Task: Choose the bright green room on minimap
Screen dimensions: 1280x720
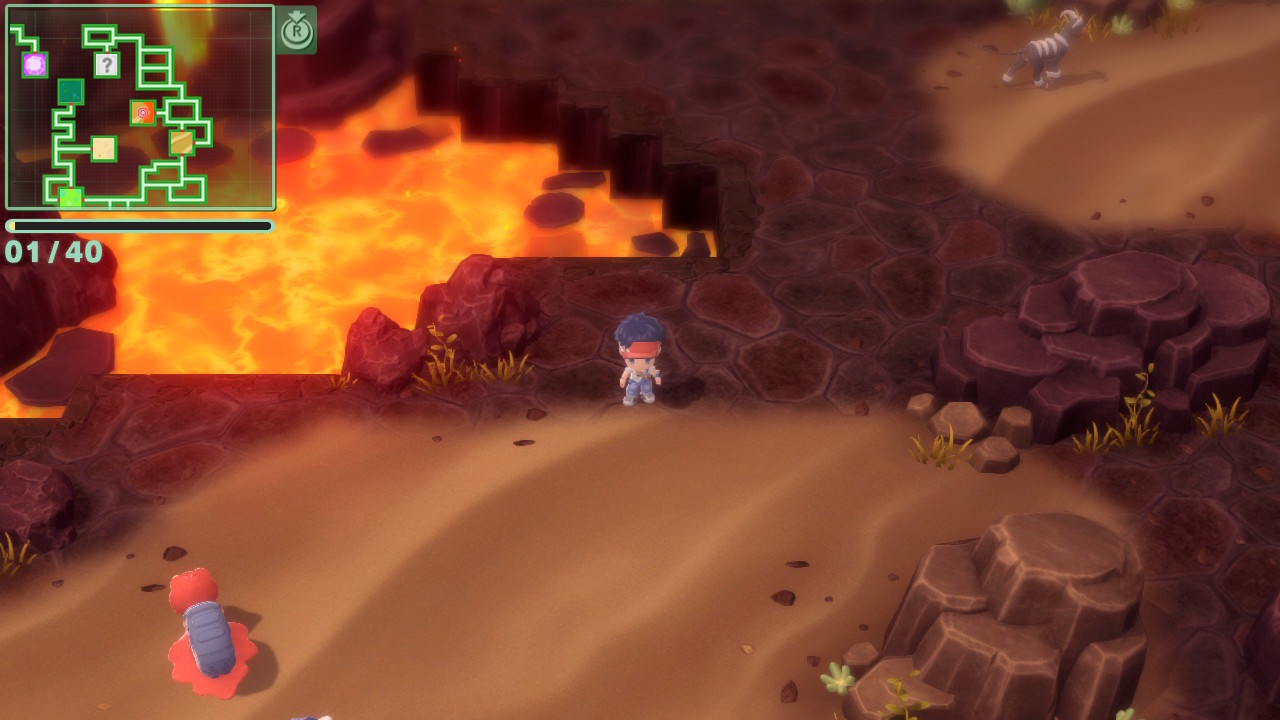Action: coord(70,197)
